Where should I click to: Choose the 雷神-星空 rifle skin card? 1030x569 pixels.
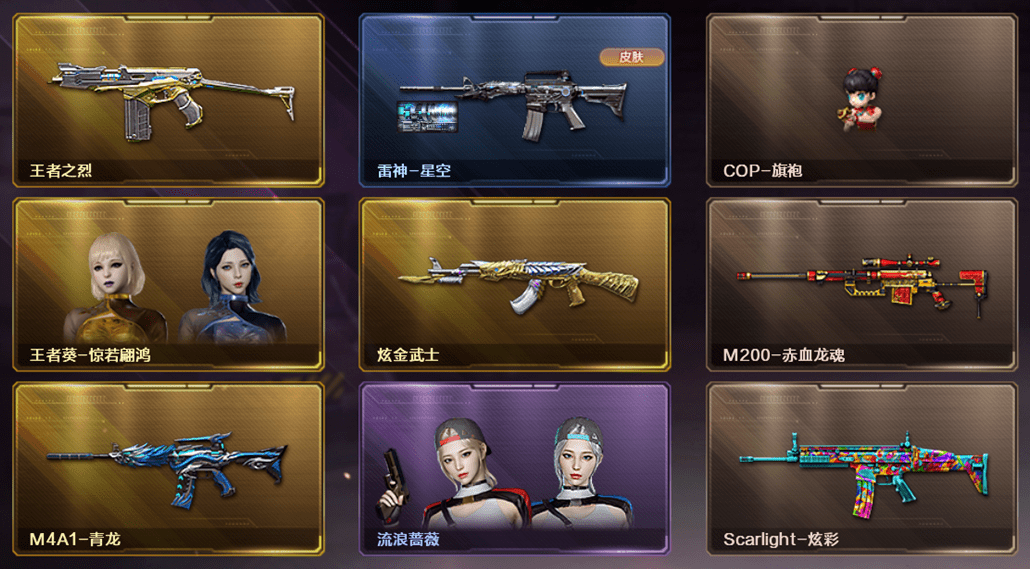(514, 100)
